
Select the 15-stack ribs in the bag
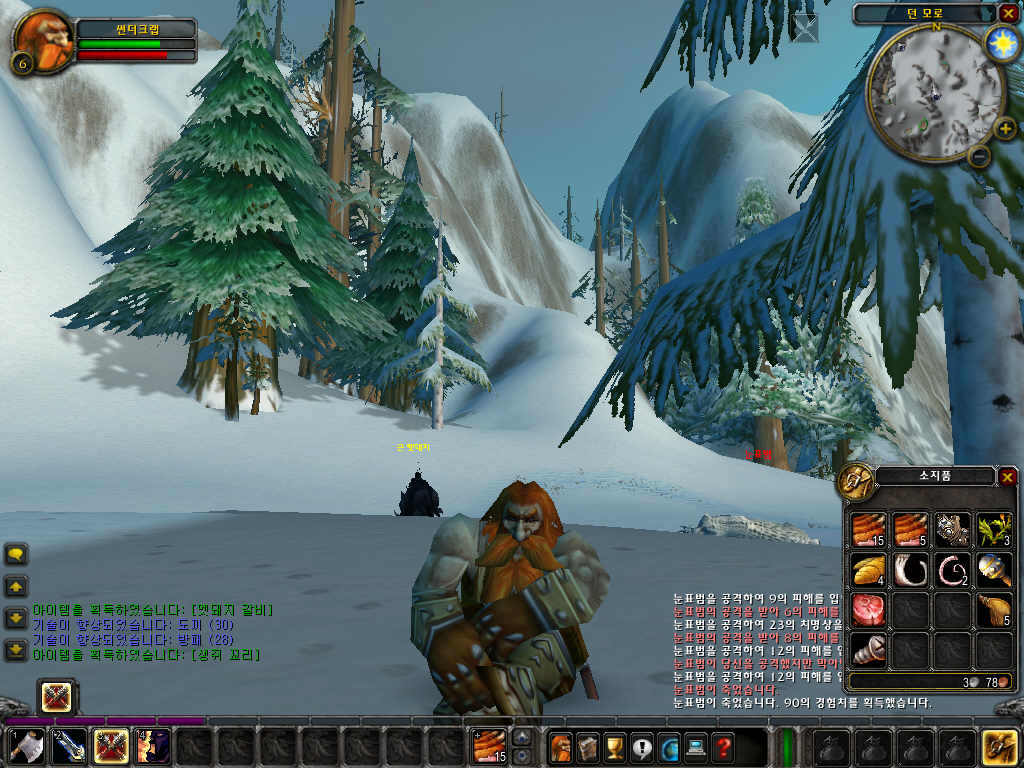pos(869,530)
